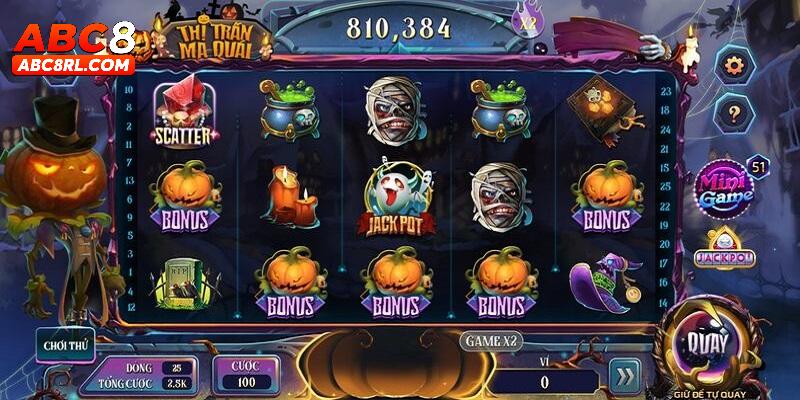
Task: Click the X2 multiplier orb
Action: click(525, 19)
